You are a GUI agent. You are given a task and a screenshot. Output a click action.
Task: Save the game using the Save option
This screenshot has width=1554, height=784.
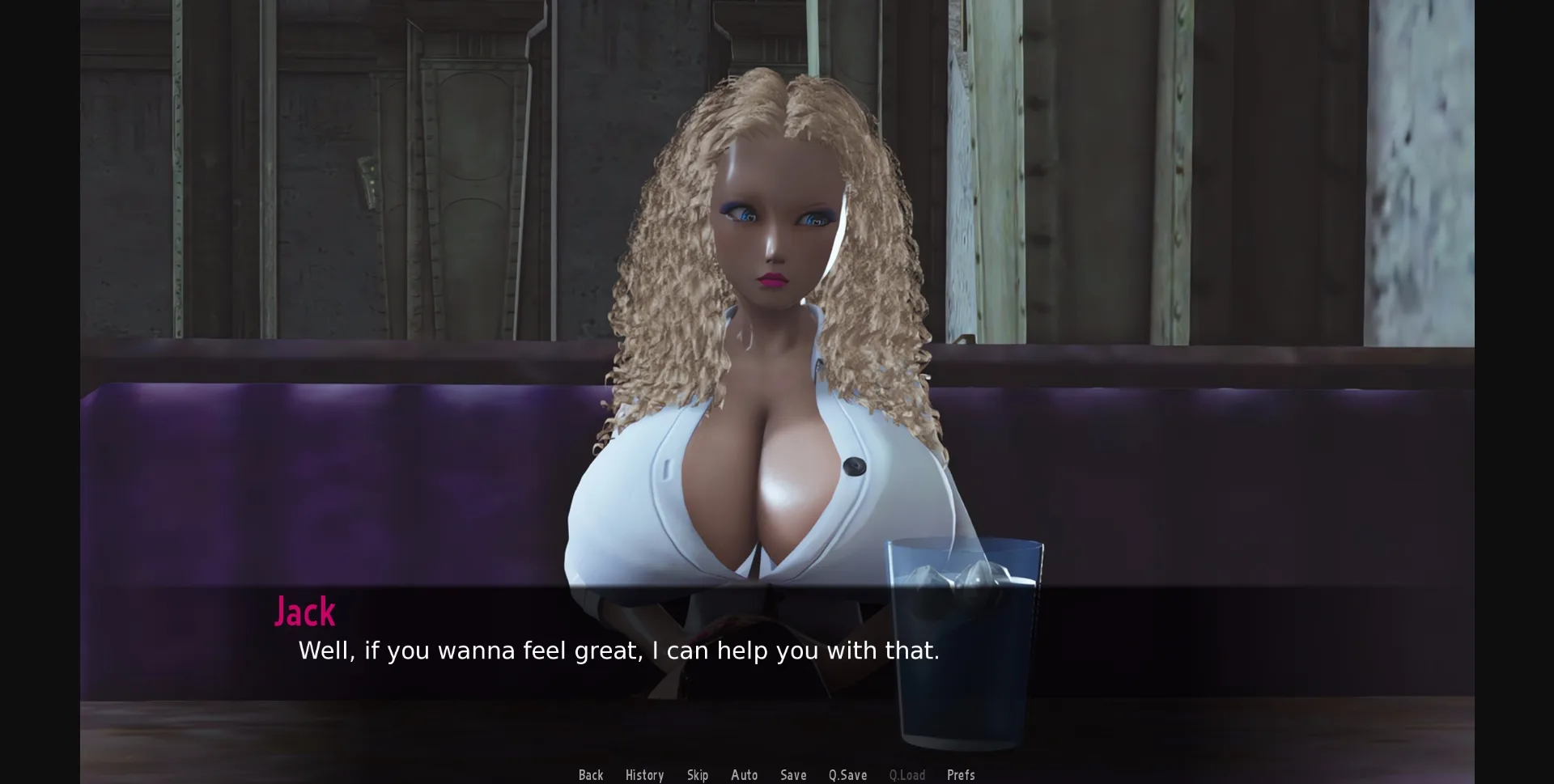pyautogui.click(x=793, y=774)
